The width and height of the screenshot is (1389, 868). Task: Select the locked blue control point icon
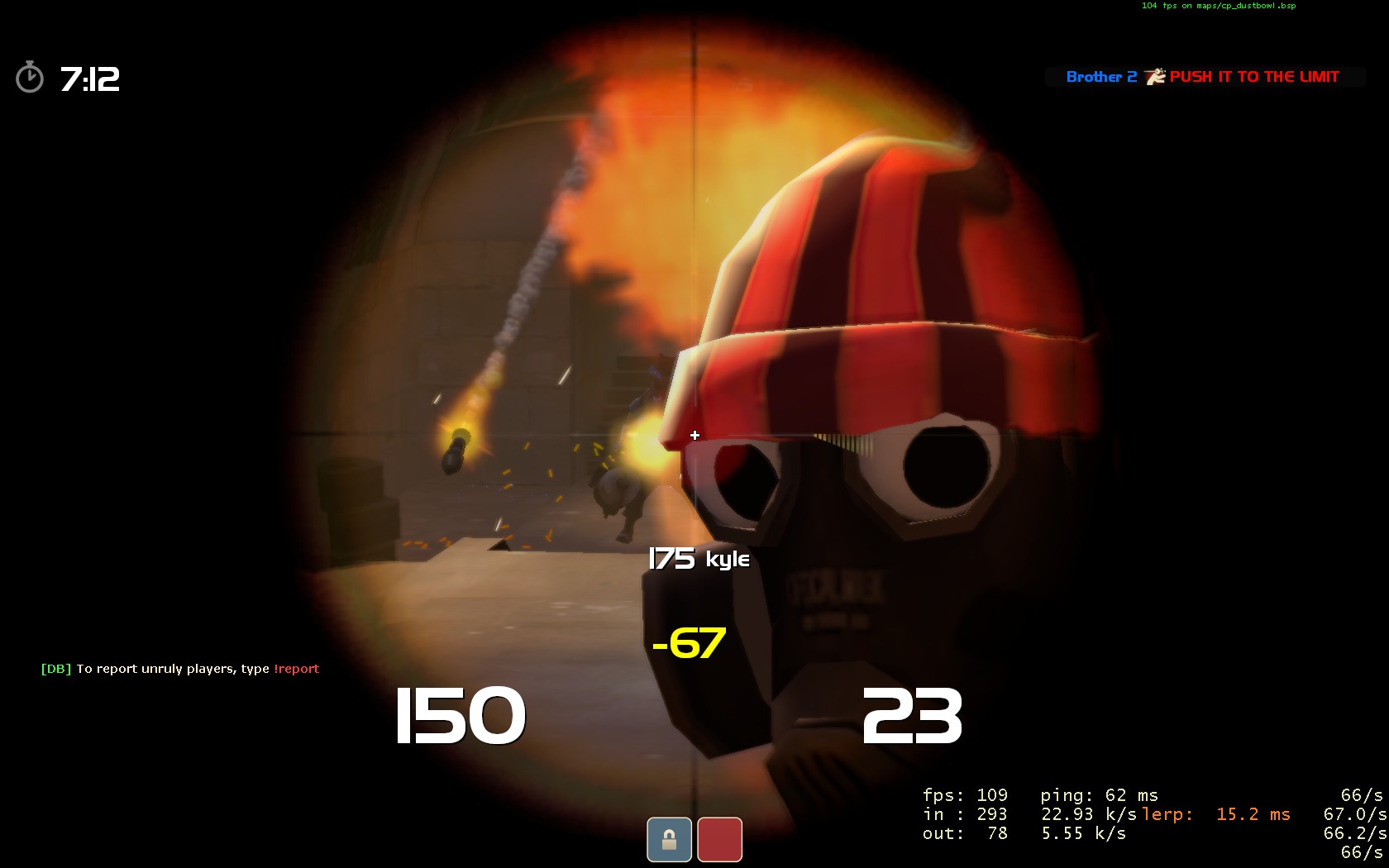click(669, 839)
